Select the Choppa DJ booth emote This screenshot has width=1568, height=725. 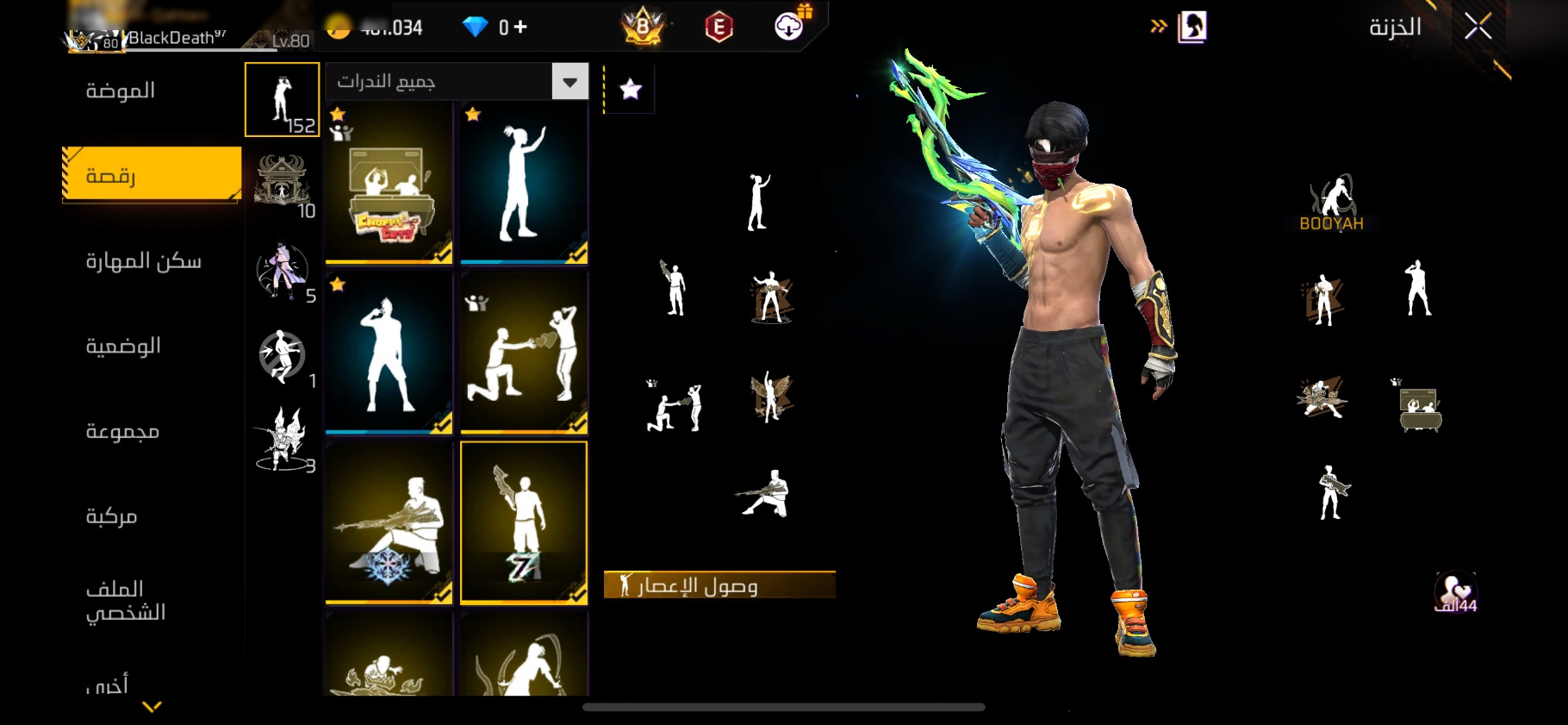pos(389,182)
